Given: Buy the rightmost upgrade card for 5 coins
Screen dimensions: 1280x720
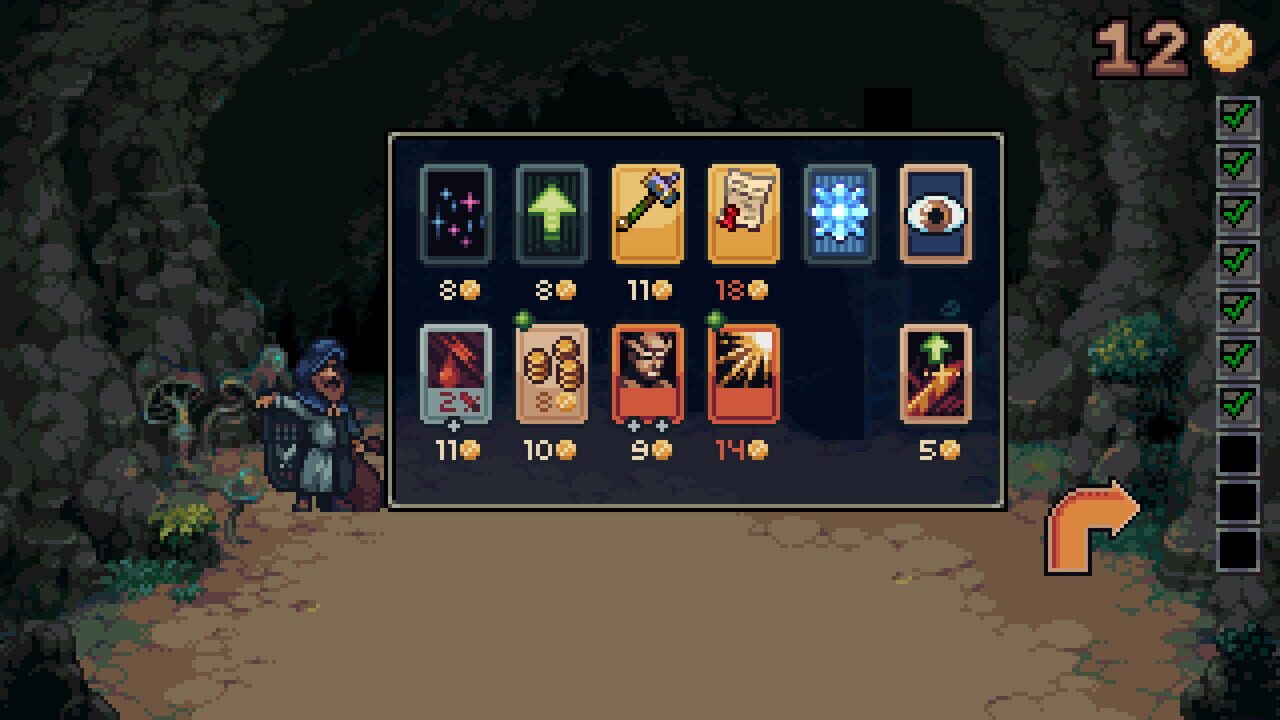Looking at the screenshot, I should pyautogui.click(x=937, y=375).
